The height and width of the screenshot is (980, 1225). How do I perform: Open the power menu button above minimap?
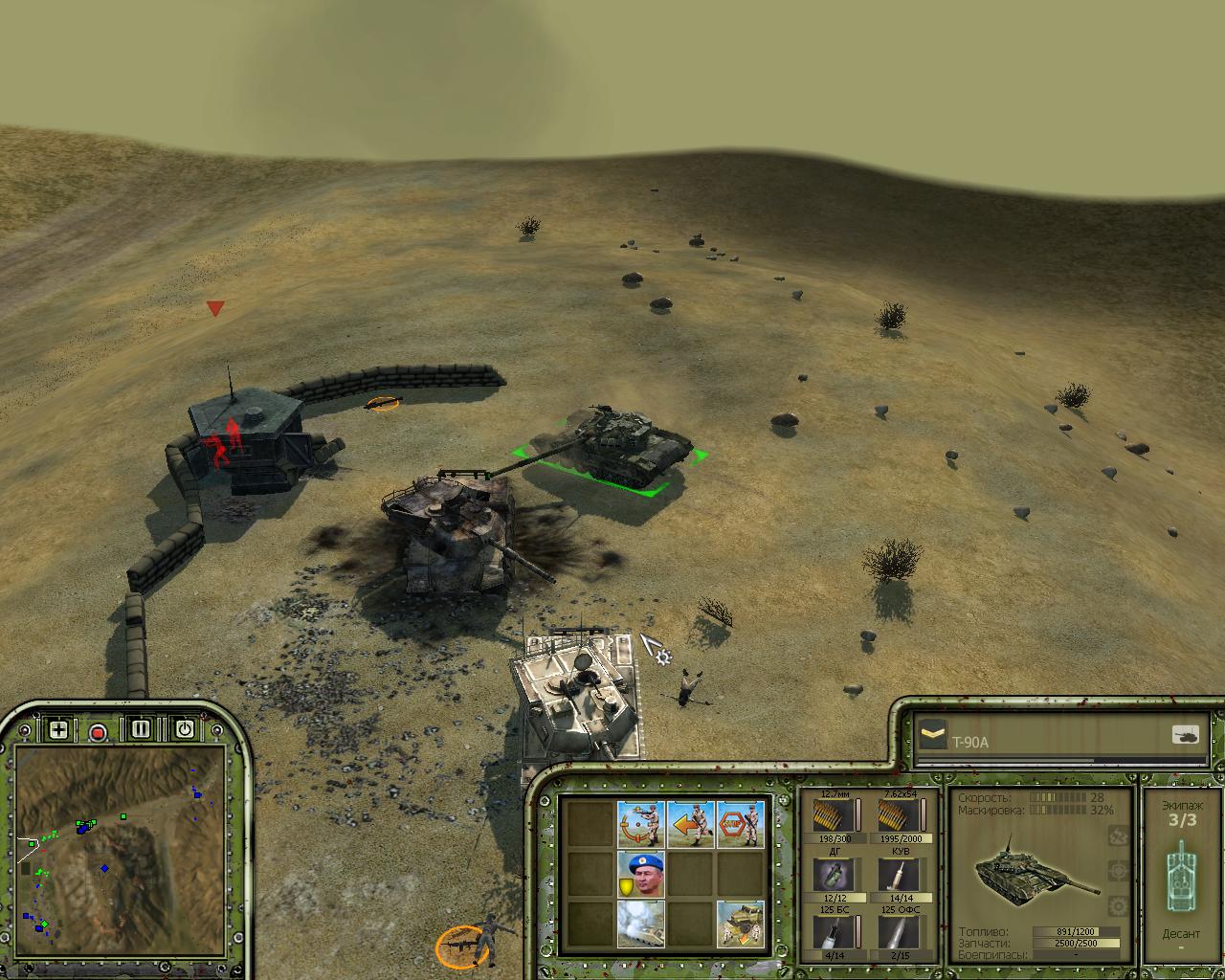(185, 730)
